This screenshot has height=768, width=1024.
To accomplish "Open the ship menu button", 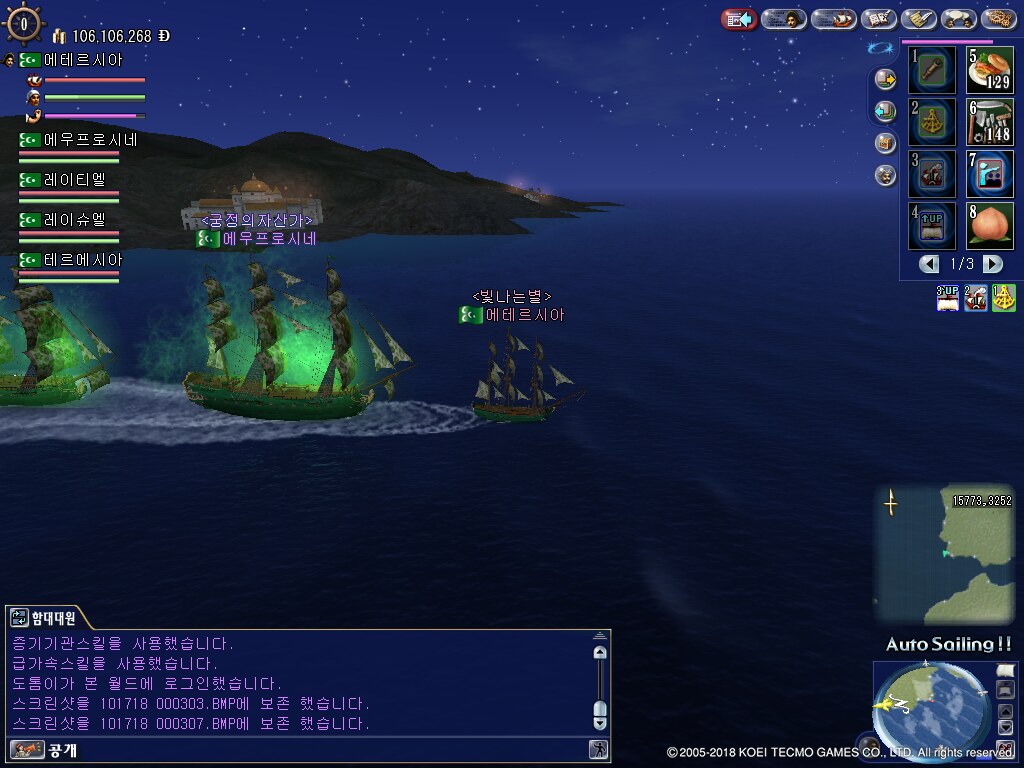I will 833,19.
